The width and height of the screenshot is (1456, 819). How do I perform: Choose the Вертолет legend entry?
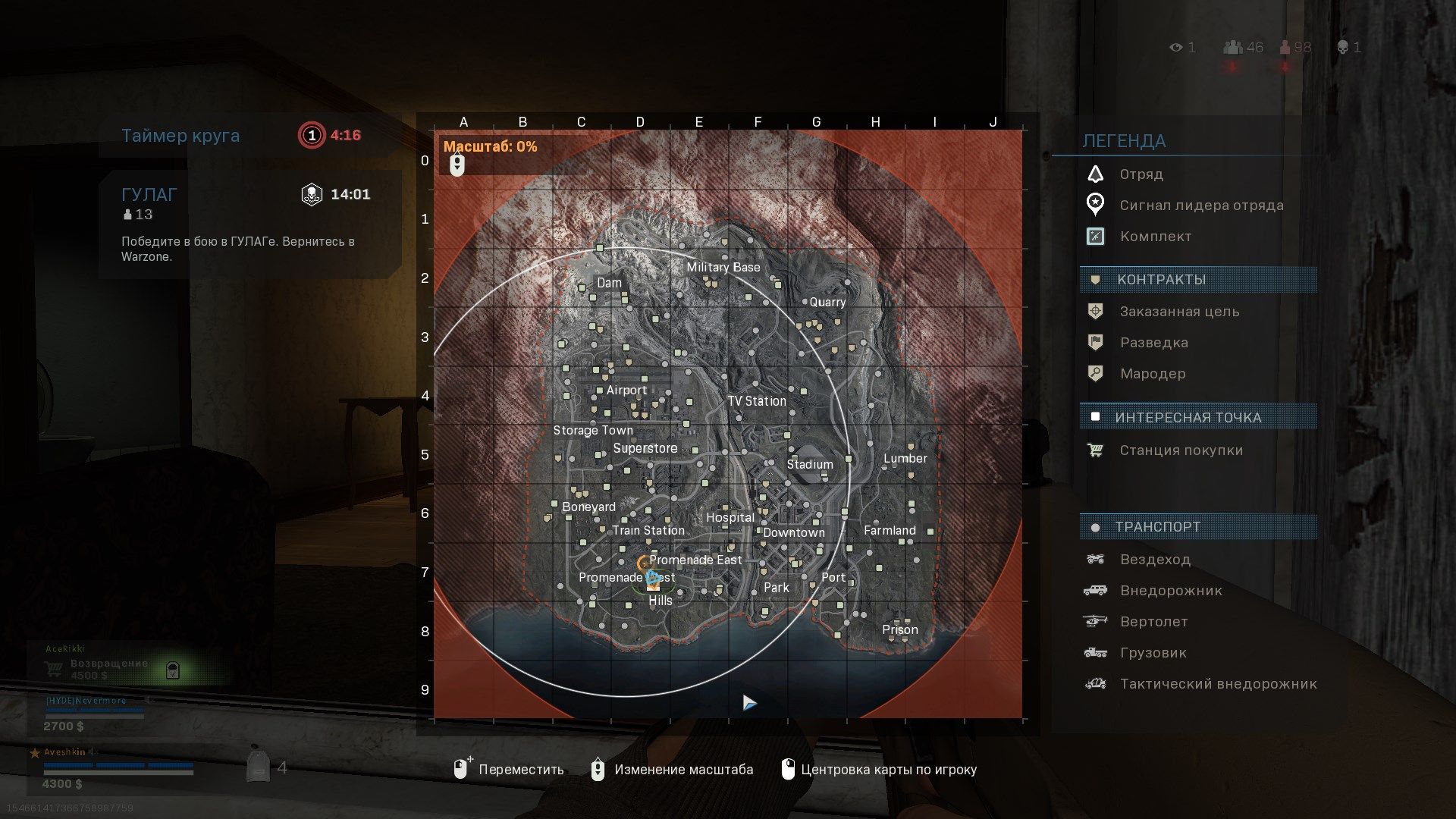[1153, 622]
